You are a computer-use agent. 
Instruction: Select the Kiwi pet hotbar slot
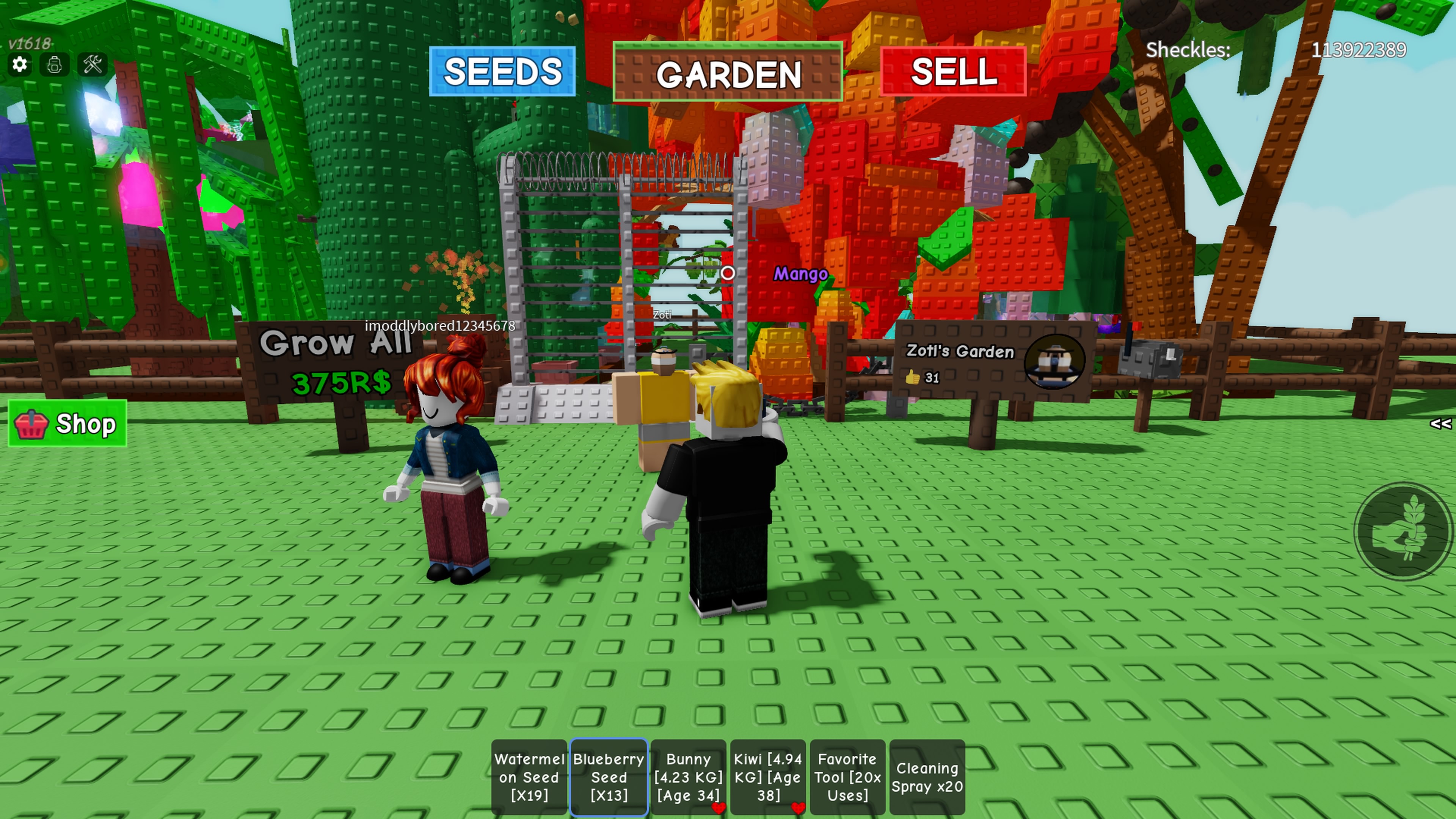click(x=767, y=777)
